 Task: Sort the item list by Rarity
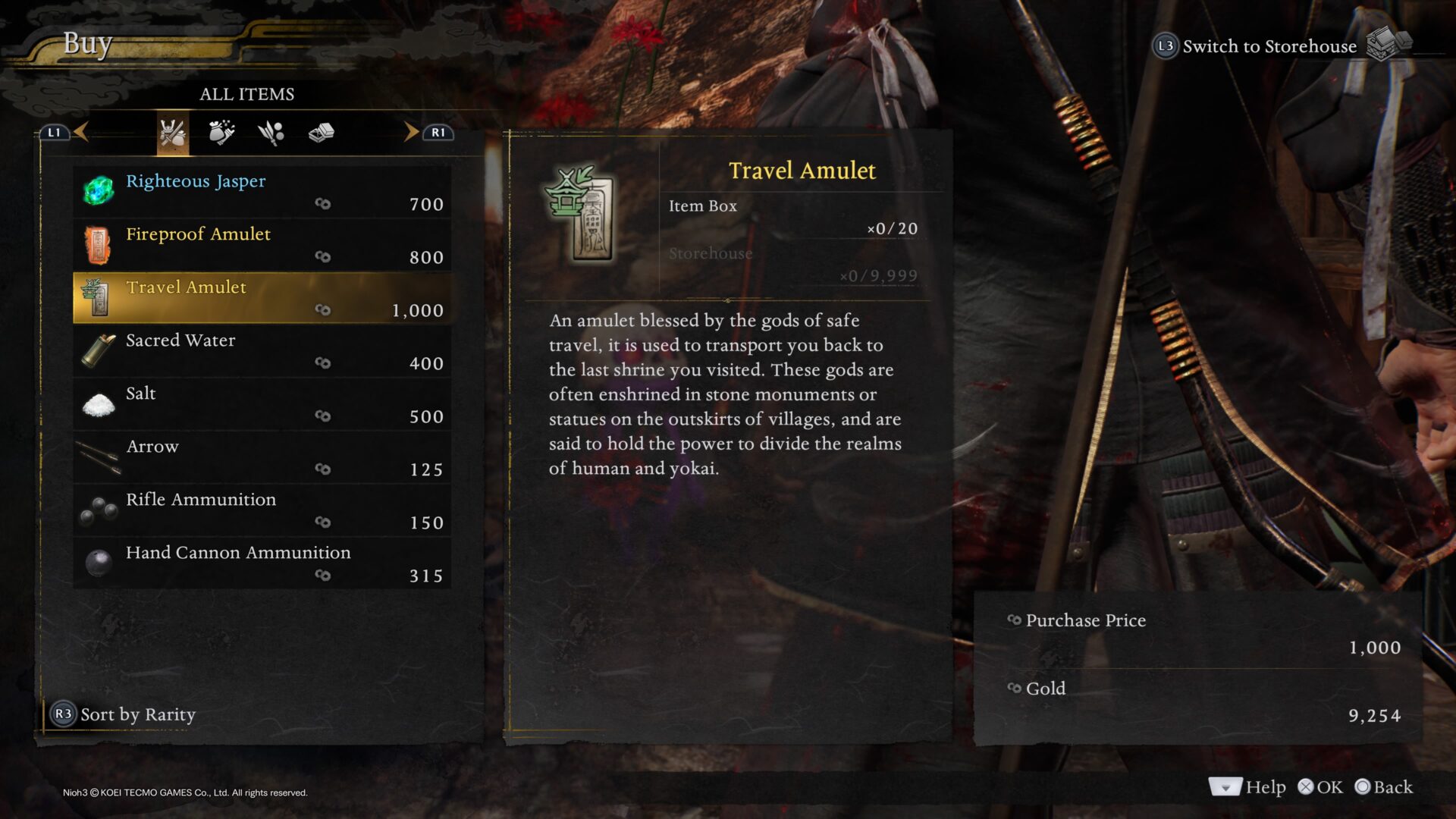[x=124, y=714]
